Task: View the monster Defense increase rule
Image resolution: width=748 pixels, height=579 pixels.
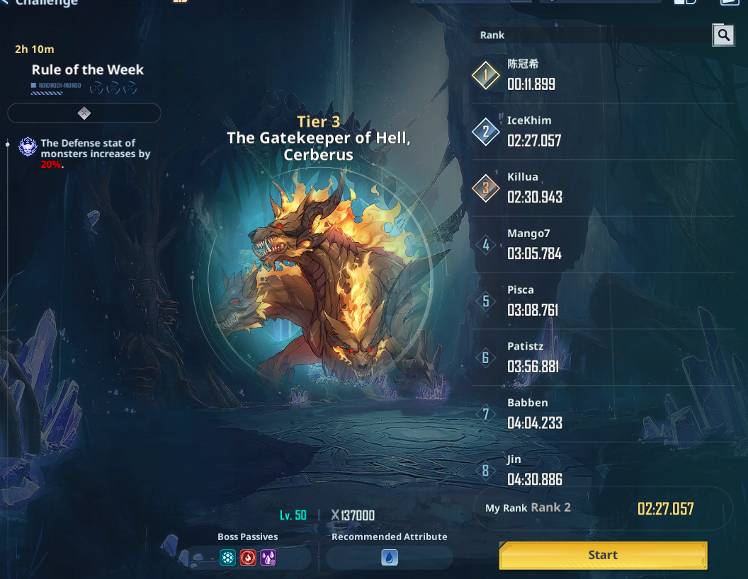Action: point(95,153)
